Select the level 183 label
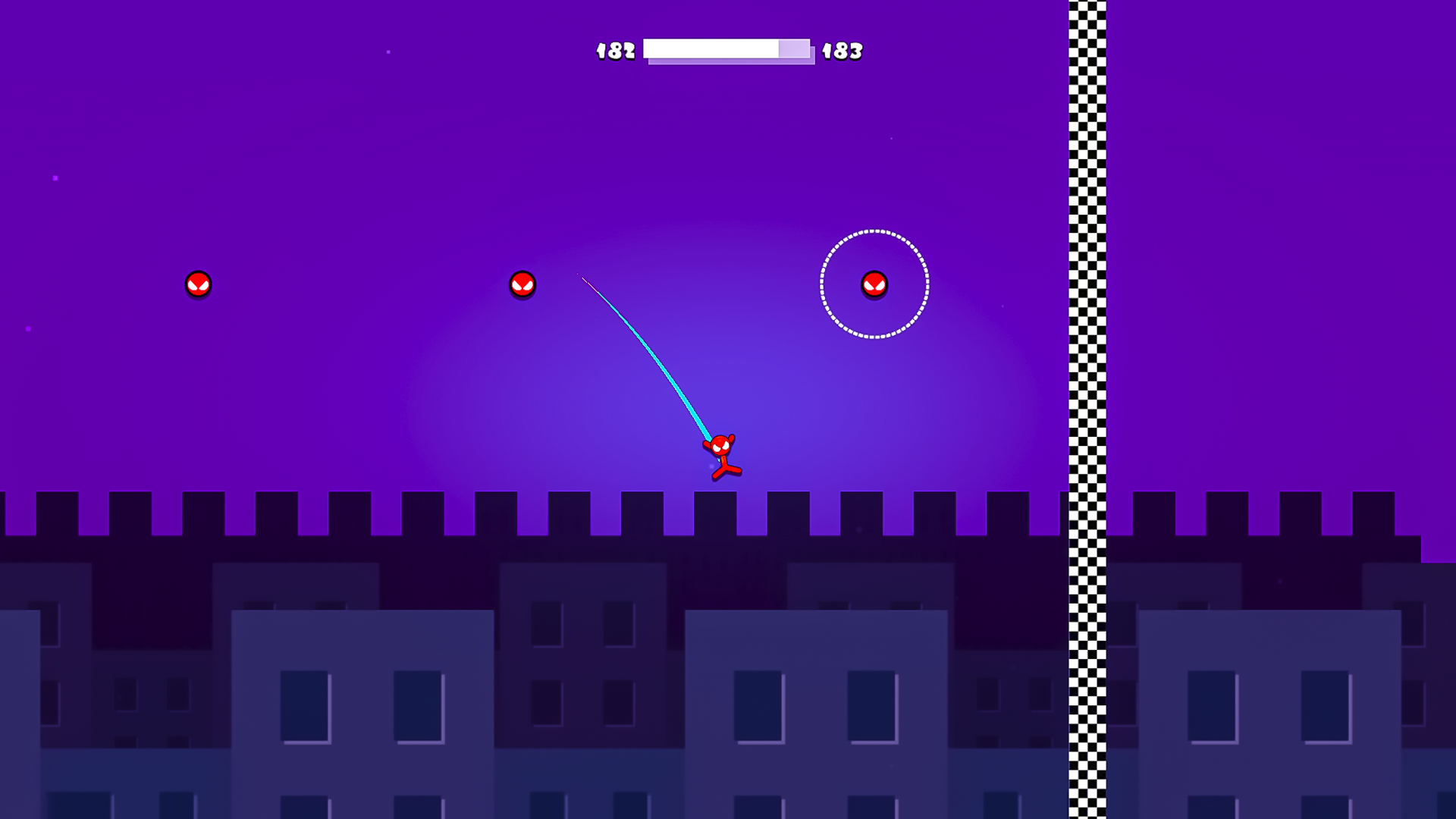The image size is (1456, 819). 844,51
